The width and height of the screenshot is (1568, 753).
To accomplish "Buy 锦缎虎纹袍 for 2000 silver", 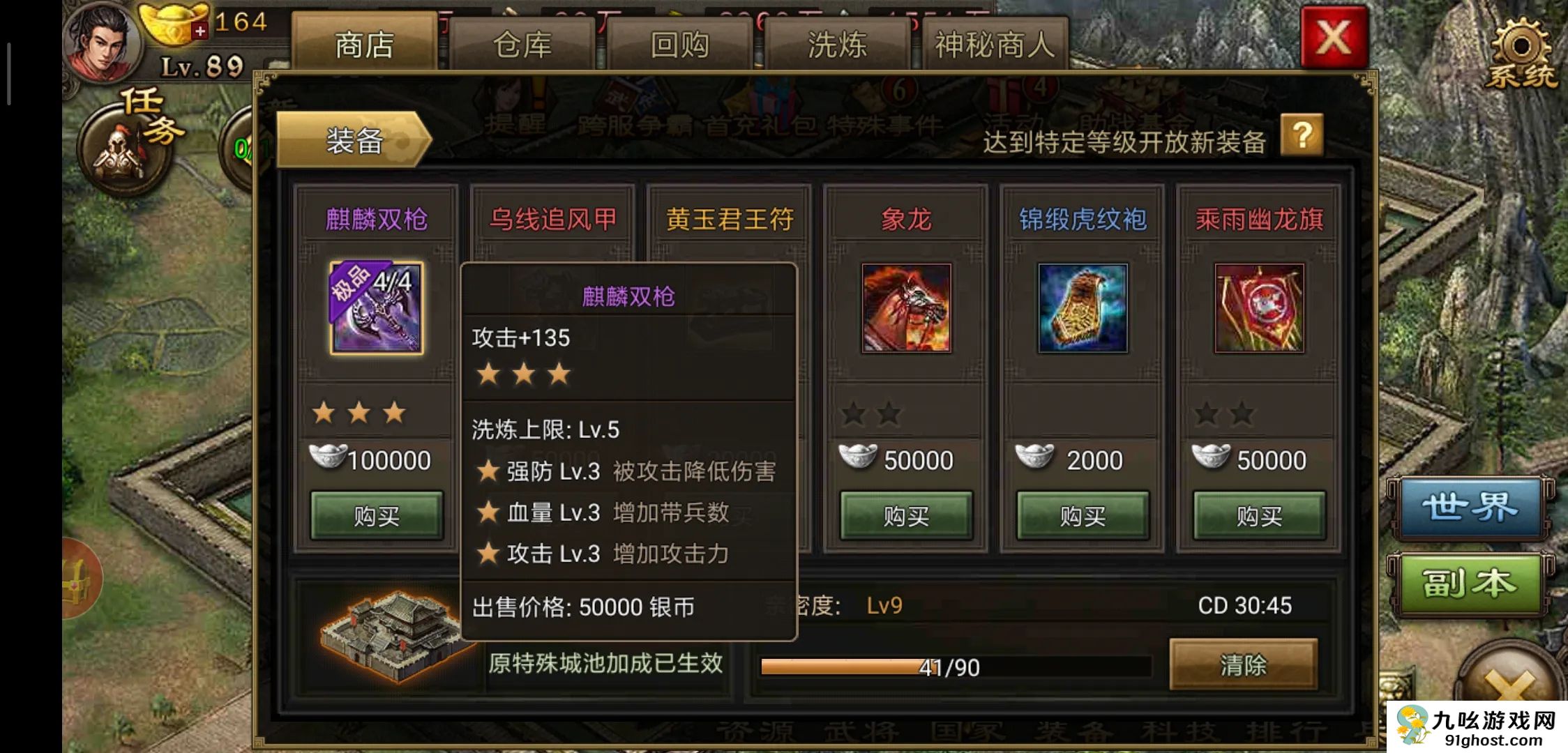I will pyautogui.click(x=1083, y=516).
